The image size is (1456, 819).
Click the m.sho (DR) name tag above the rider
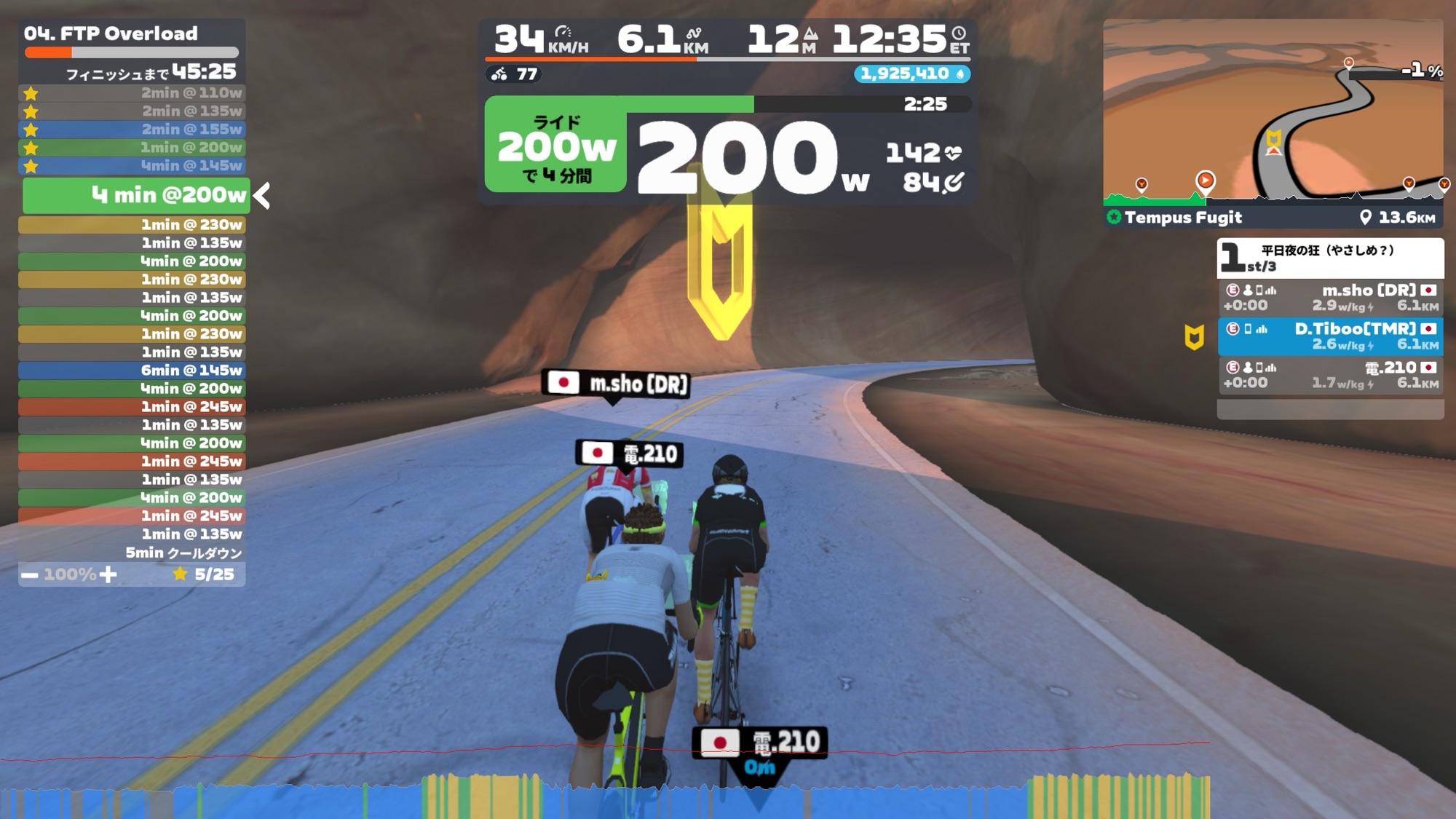[616, 384]
